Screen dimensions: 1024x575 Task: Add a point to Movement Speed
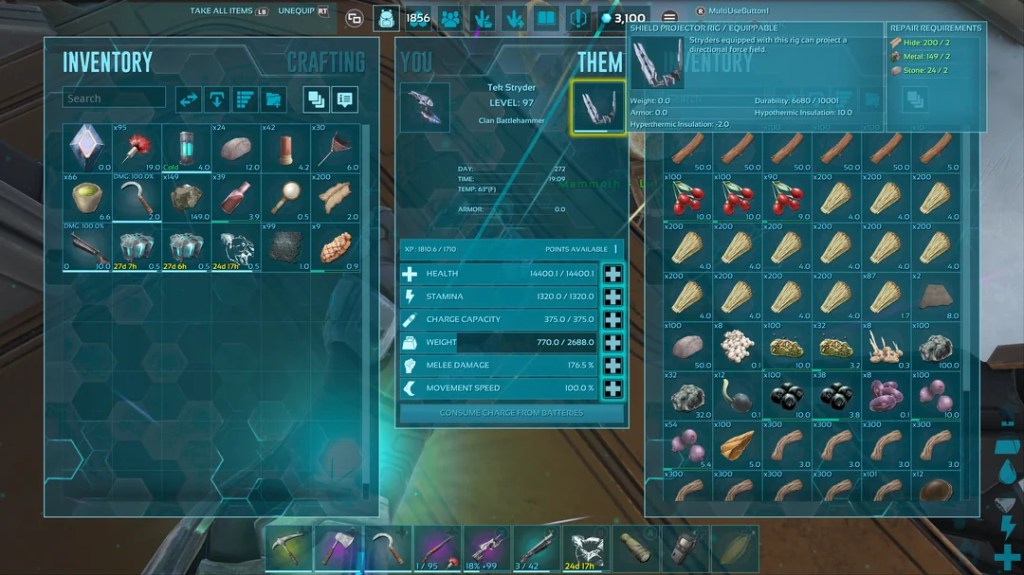tap(612, 388)
